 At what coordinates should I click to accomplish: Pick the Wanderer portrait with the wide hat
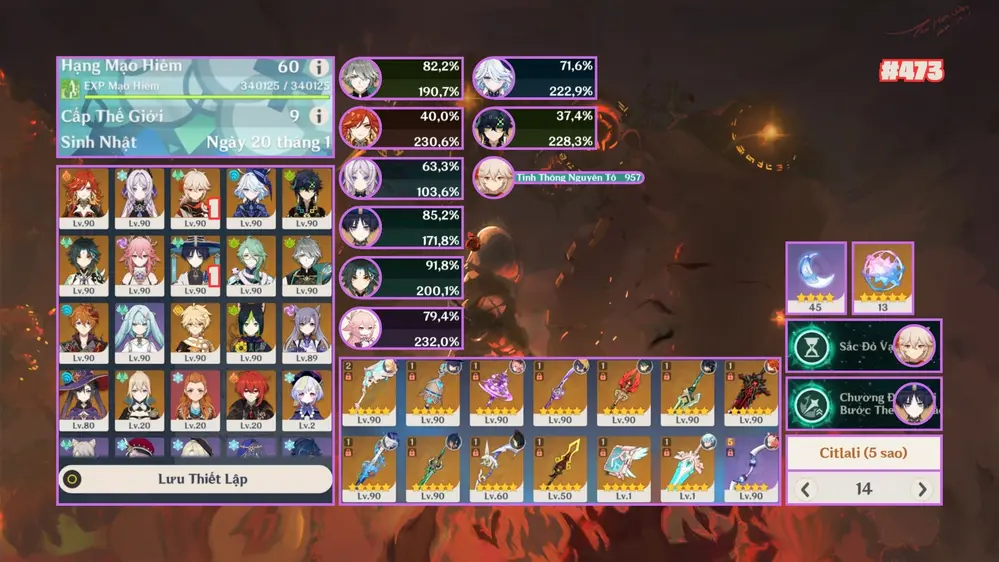195,264
